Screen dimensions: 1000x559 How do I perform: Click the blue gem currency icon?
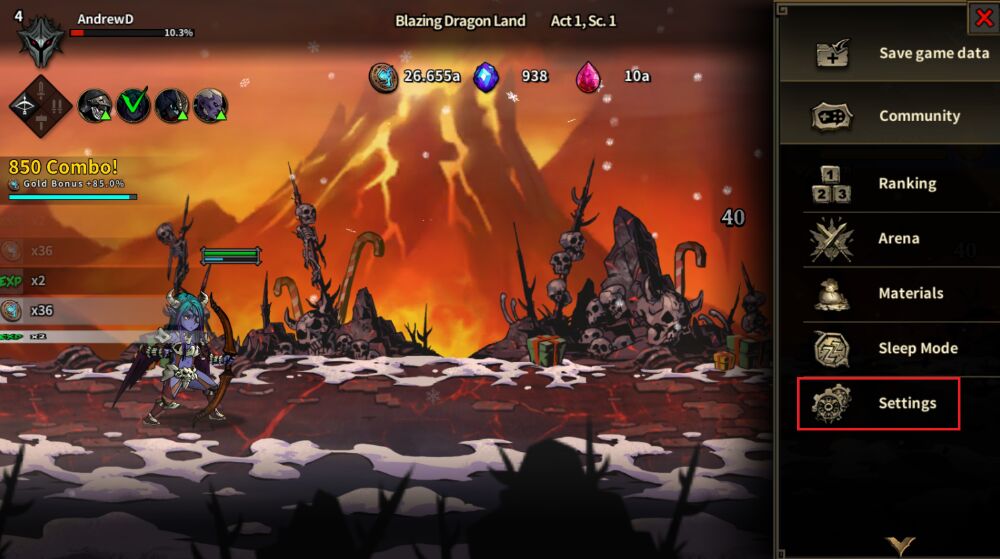(x=486, y=76)
